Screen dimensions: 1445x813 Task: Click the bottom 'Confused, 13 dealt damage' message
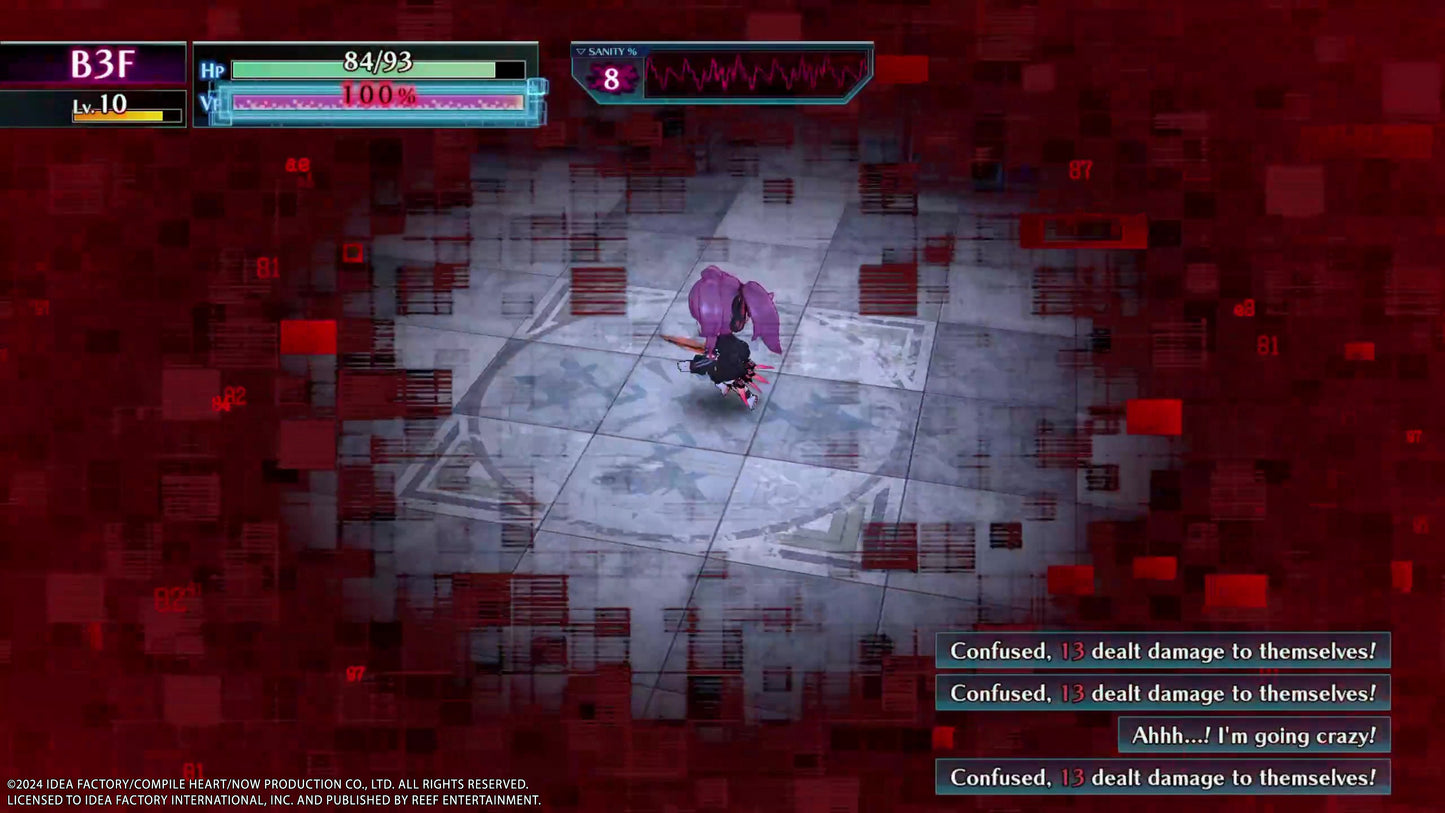(1160, 778)
